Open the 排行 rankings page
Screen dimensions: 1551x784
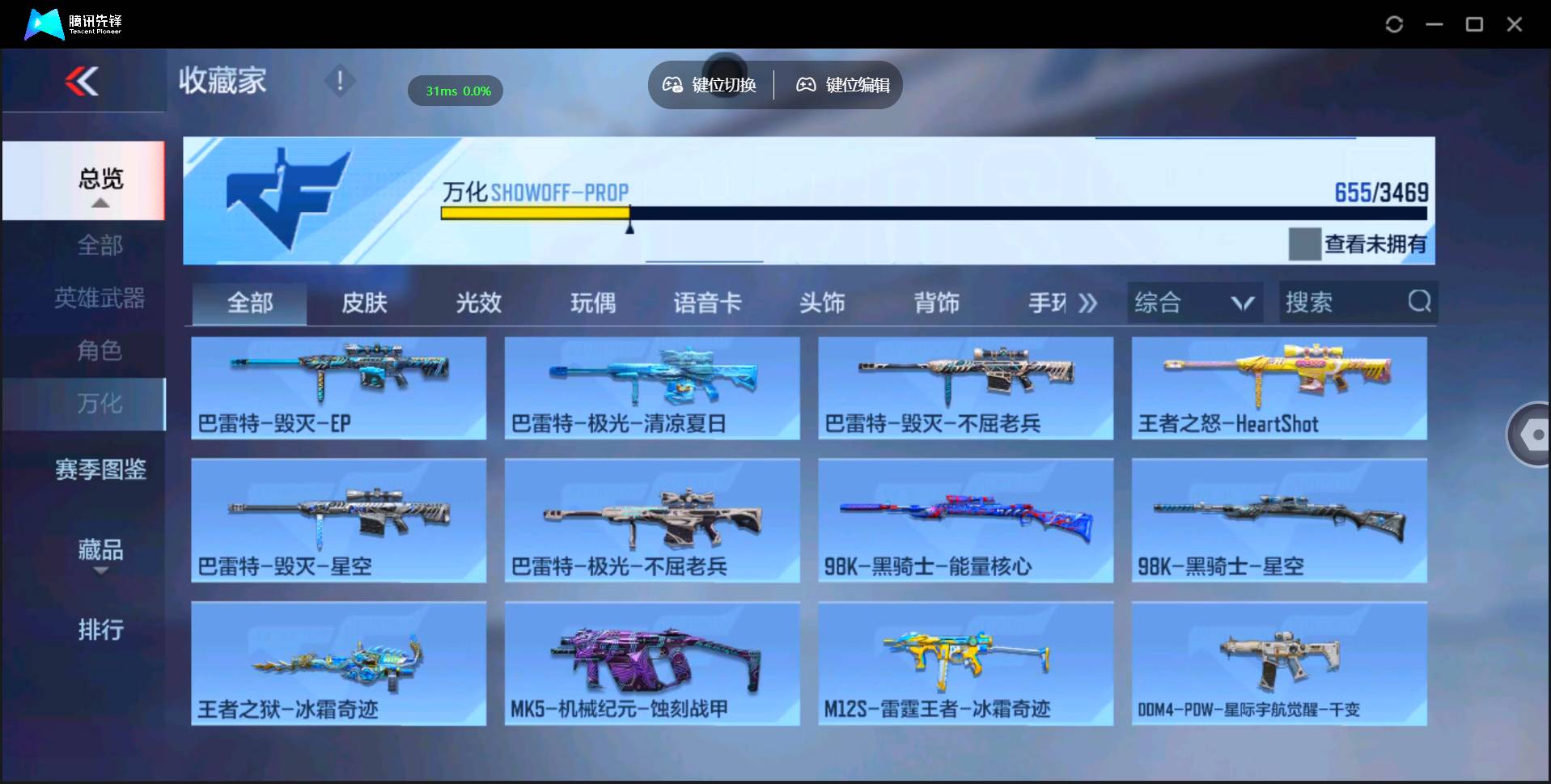click(x=100, y=630)
